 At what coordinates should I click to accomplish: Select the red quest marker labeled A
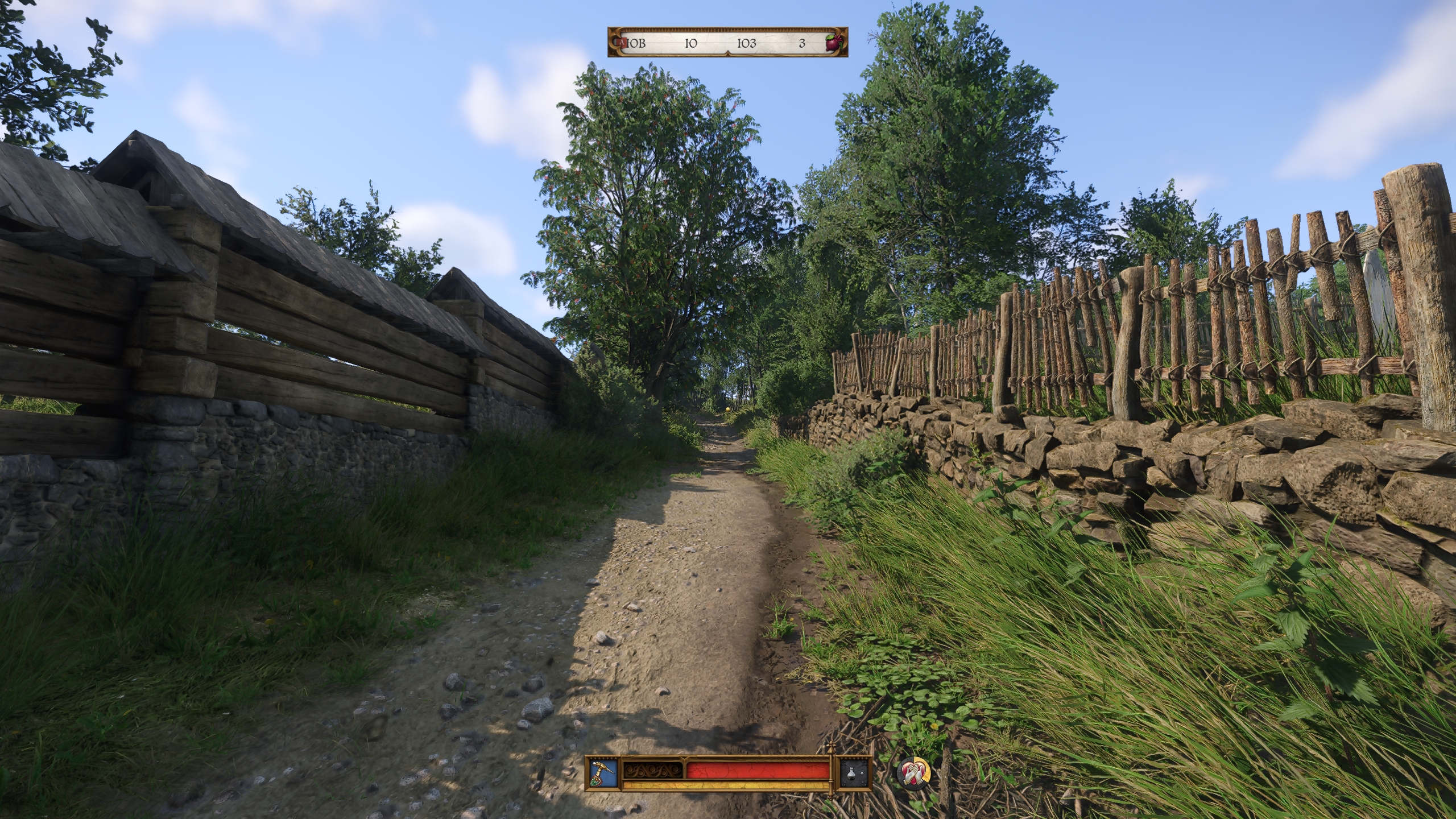pyautogui.click(x=623, y=43)
